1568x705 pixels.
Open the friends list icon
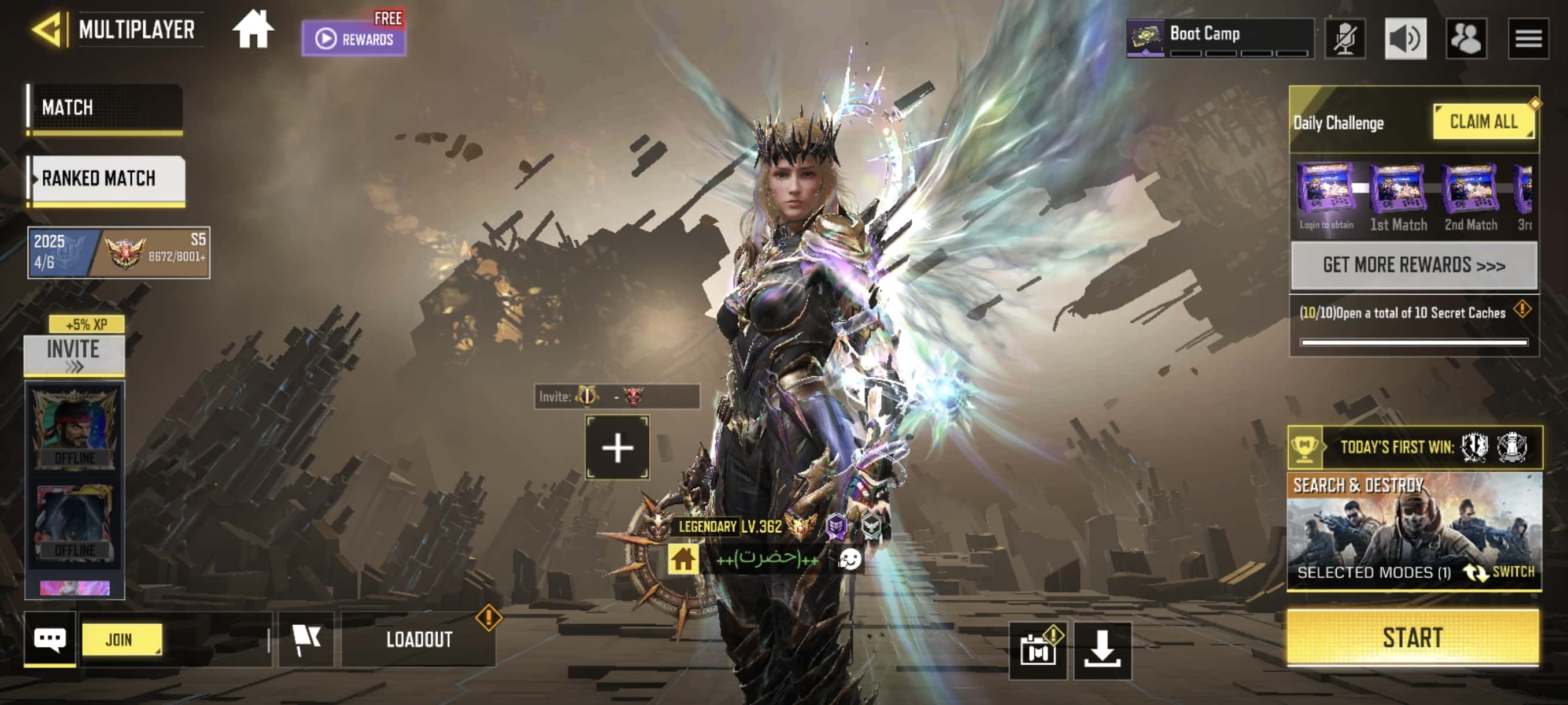pos(1466,38)
